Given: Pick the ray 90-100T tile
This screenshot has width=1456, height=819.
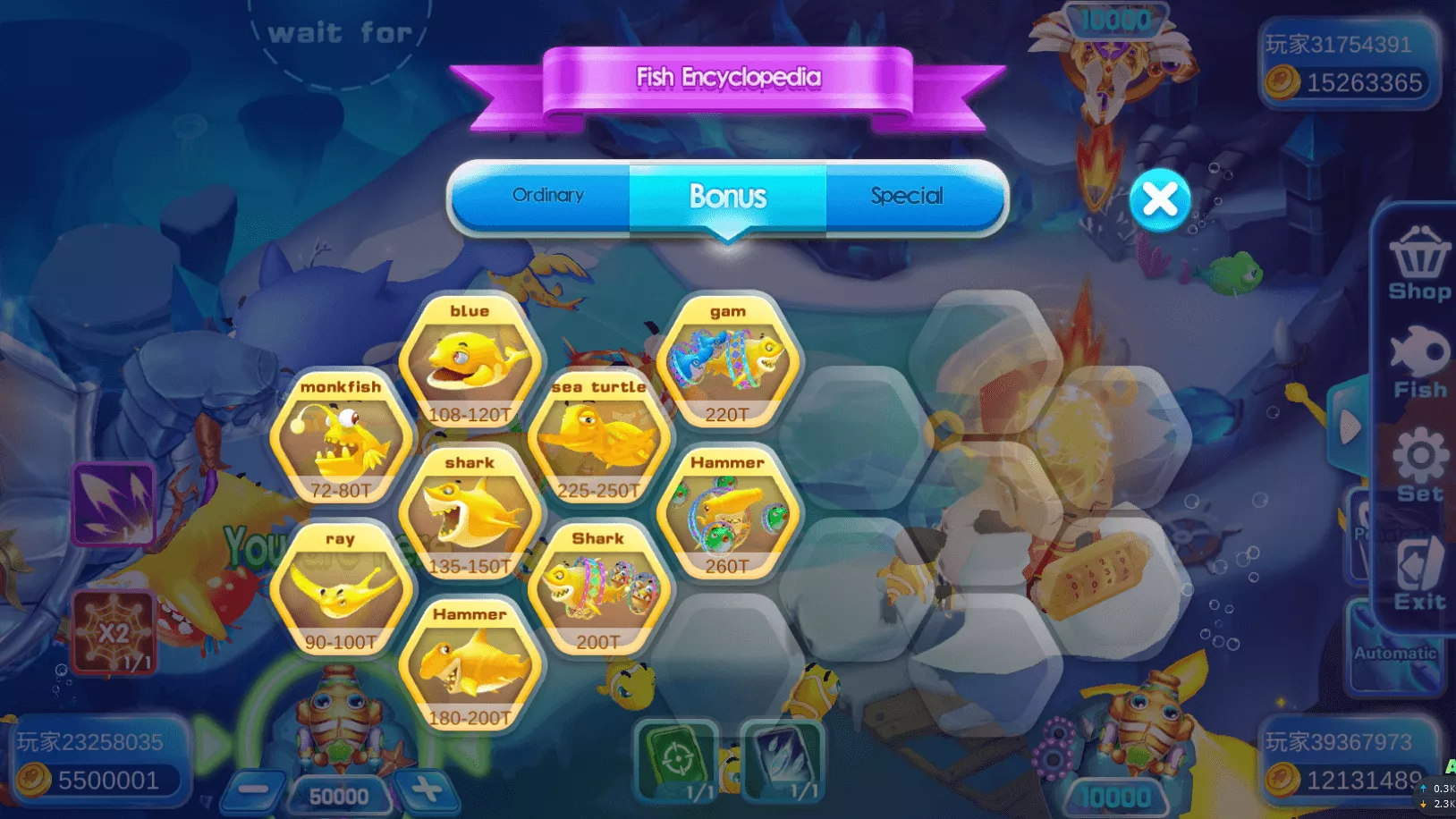Looking at the screenshot, I should 341,591.
